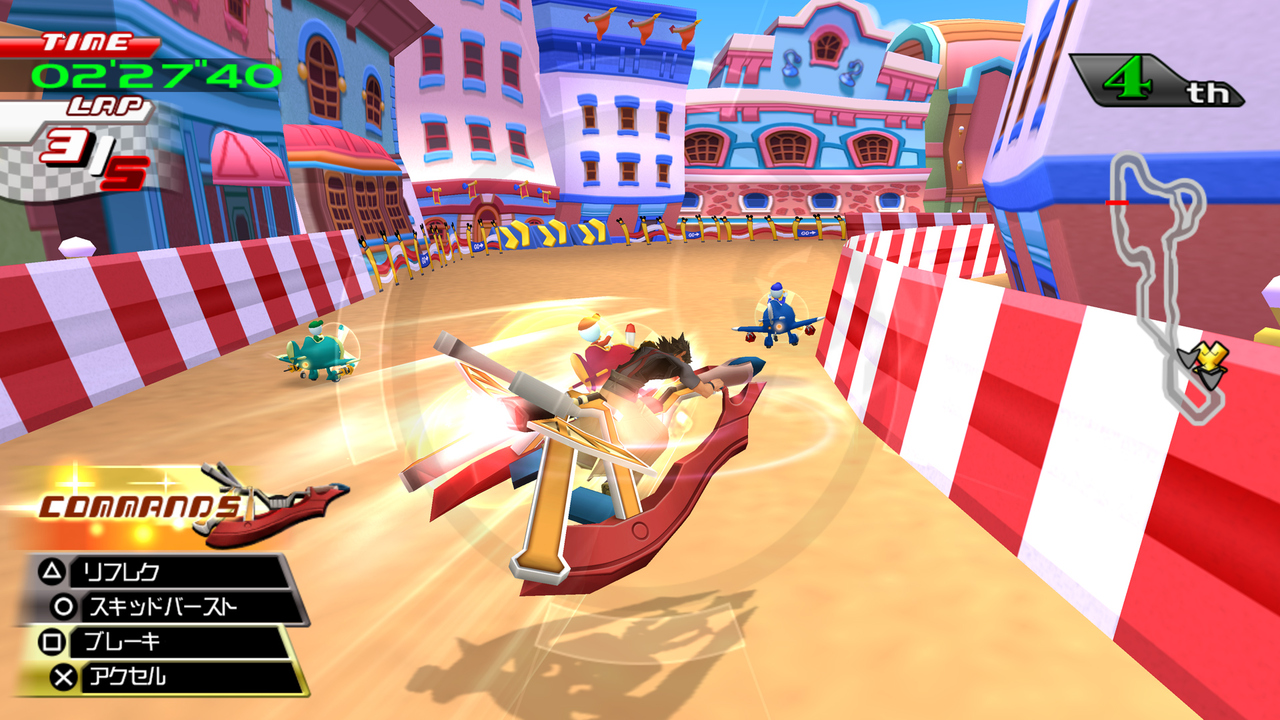The height and width of the screenshot is (720, 1280).
Task: Select the circle button icon for スキッドバースト
Action: [x=62, y=604]
